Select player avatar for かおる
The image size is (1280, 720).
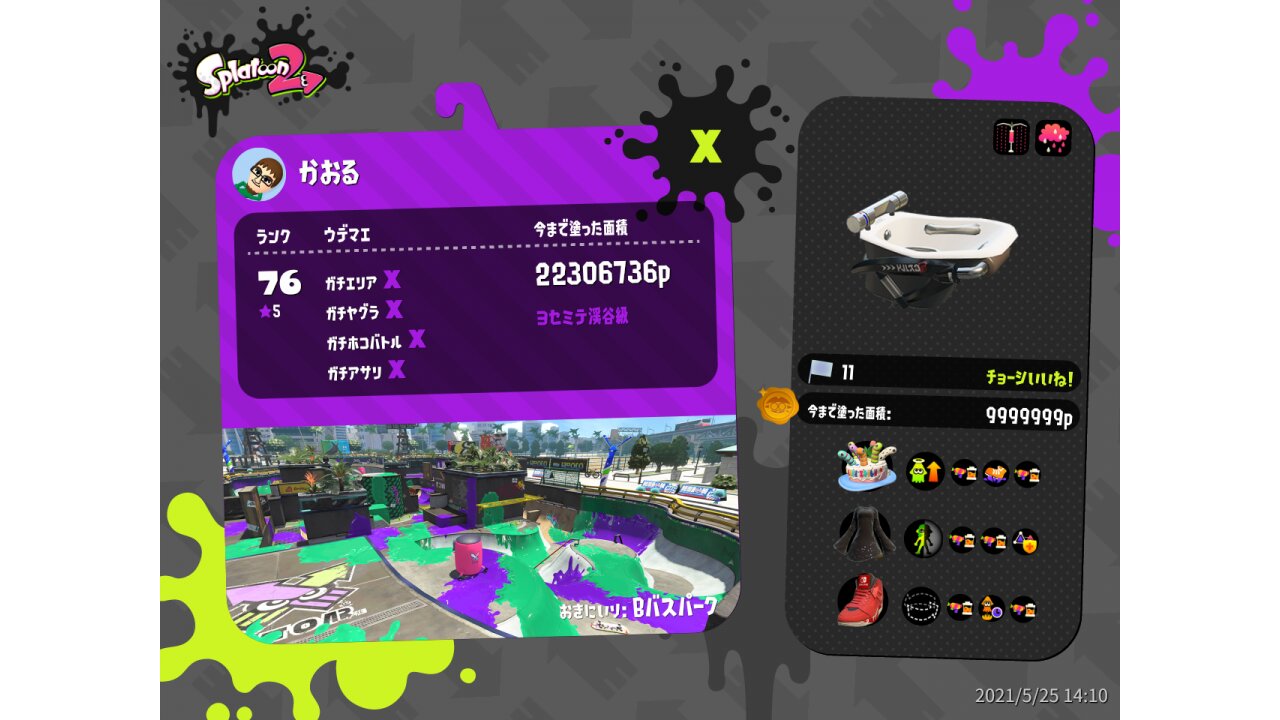(x=258, y=175)
